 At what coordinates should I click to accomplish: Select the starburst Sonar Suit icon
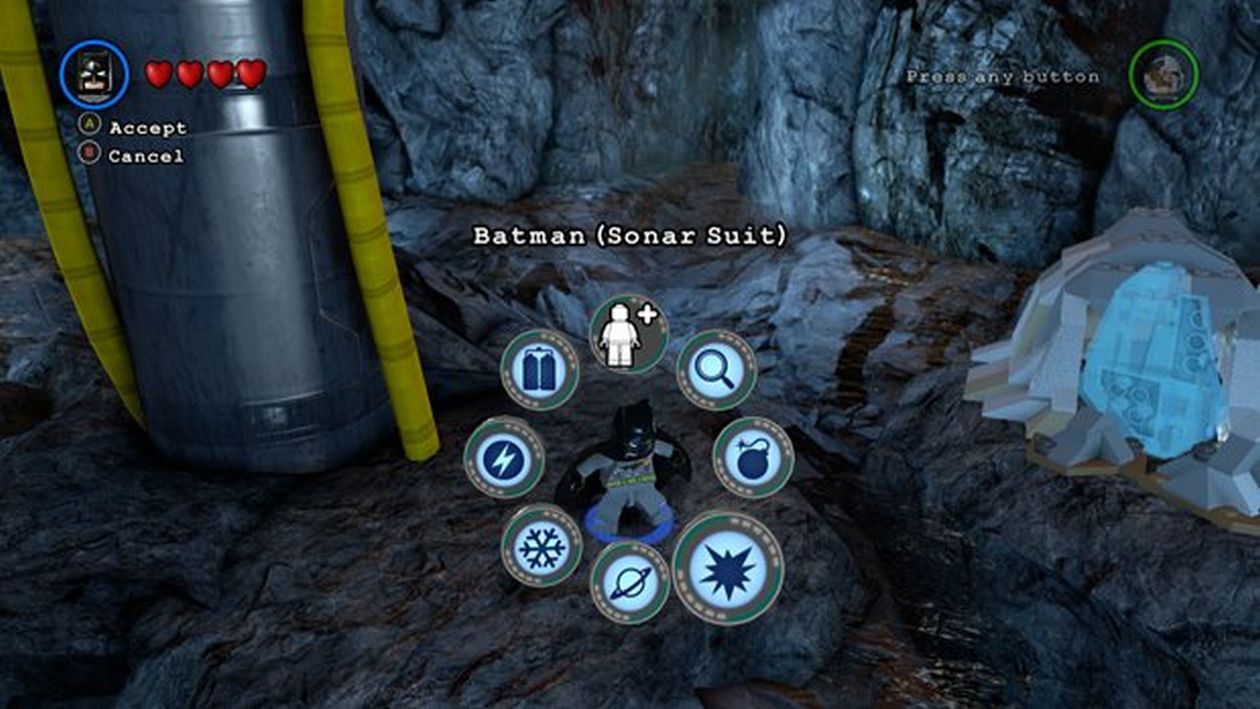[727, 568]
